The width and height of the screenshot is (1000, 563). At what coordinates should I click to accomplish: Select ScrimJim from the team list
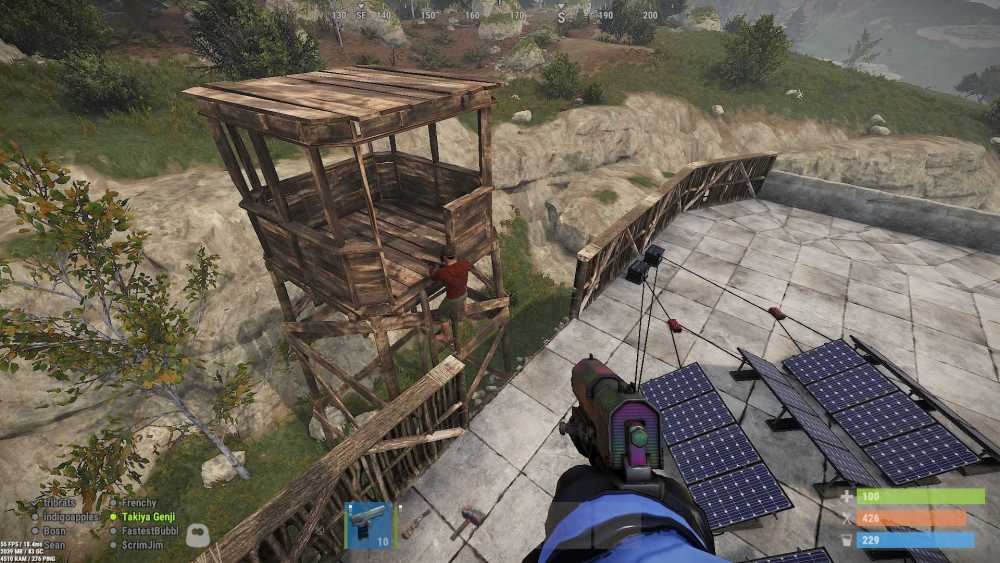143,544
